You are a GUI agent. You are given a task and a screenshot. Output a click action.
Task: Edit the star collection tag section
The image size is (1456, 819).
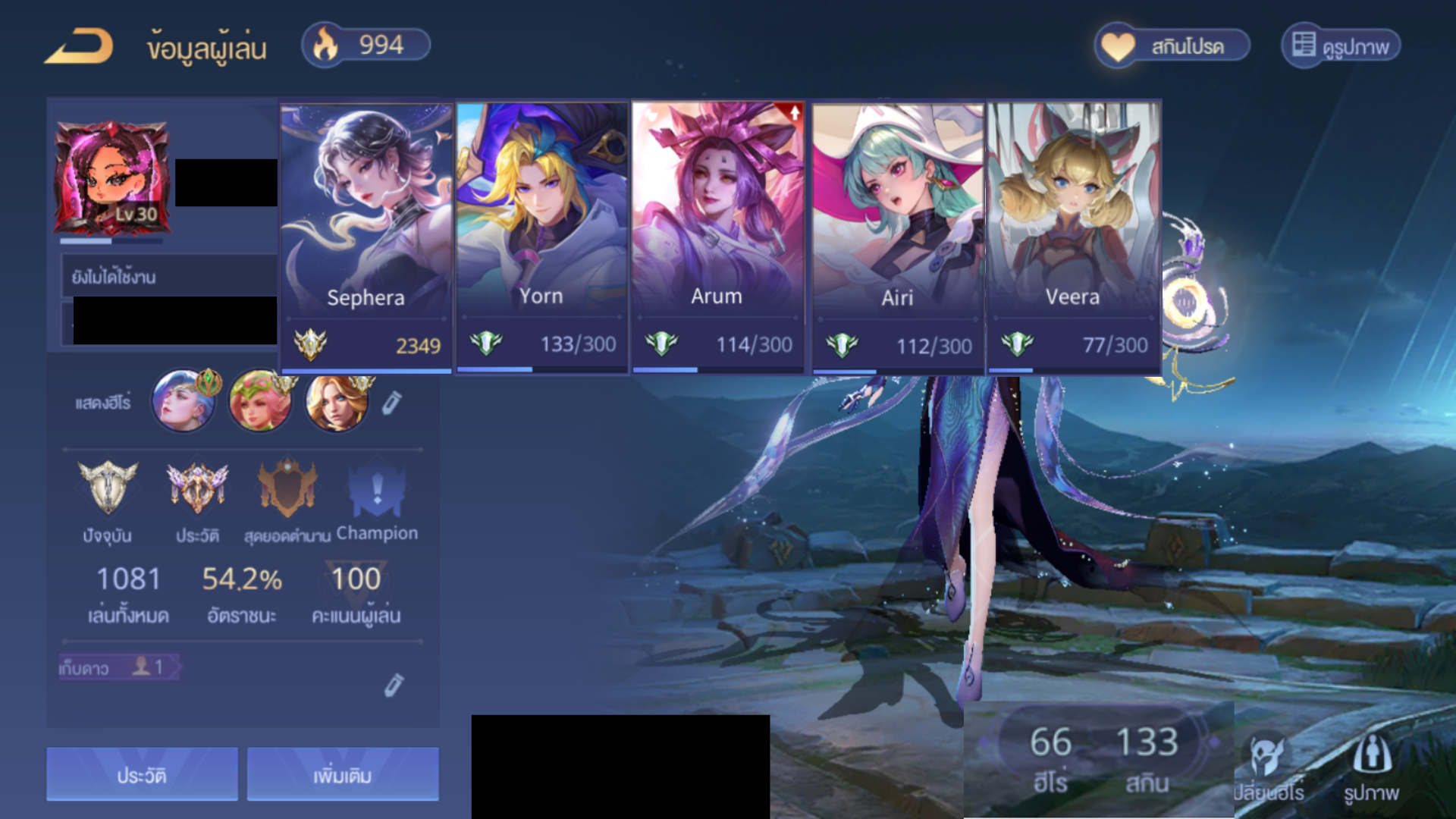click(393, 685)
